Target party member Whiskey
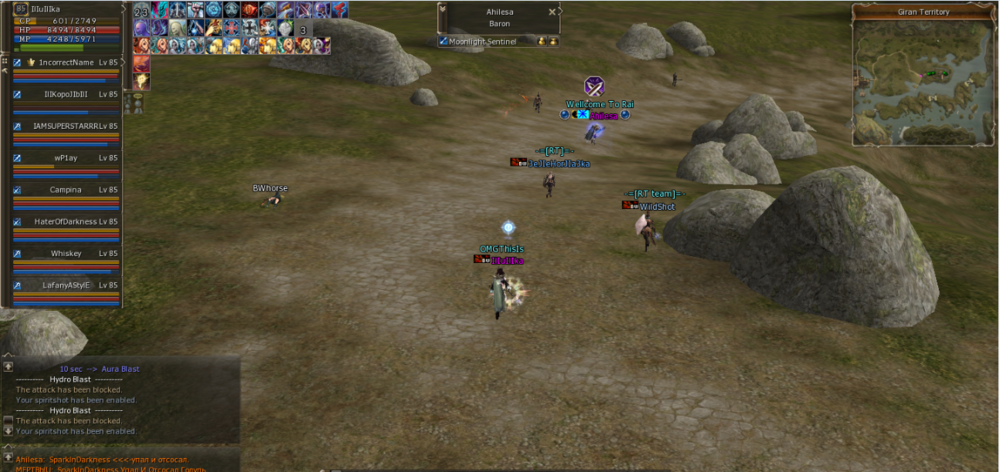1000x472 pixels. tap(66, 253)
